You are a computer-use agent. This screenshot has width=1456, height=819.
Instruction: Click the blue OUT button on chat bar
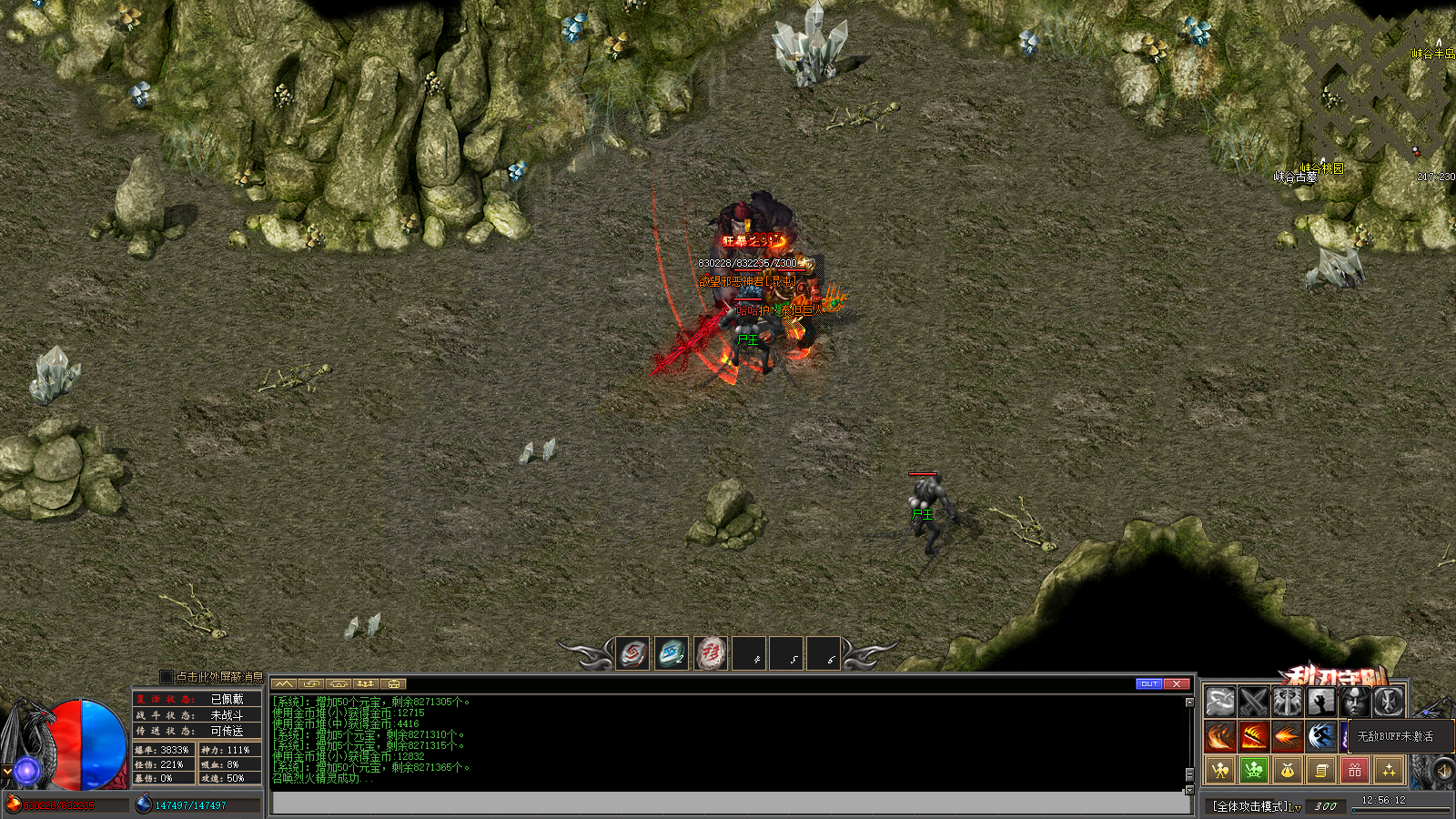pyautogui.click(x=1148, y=683)
